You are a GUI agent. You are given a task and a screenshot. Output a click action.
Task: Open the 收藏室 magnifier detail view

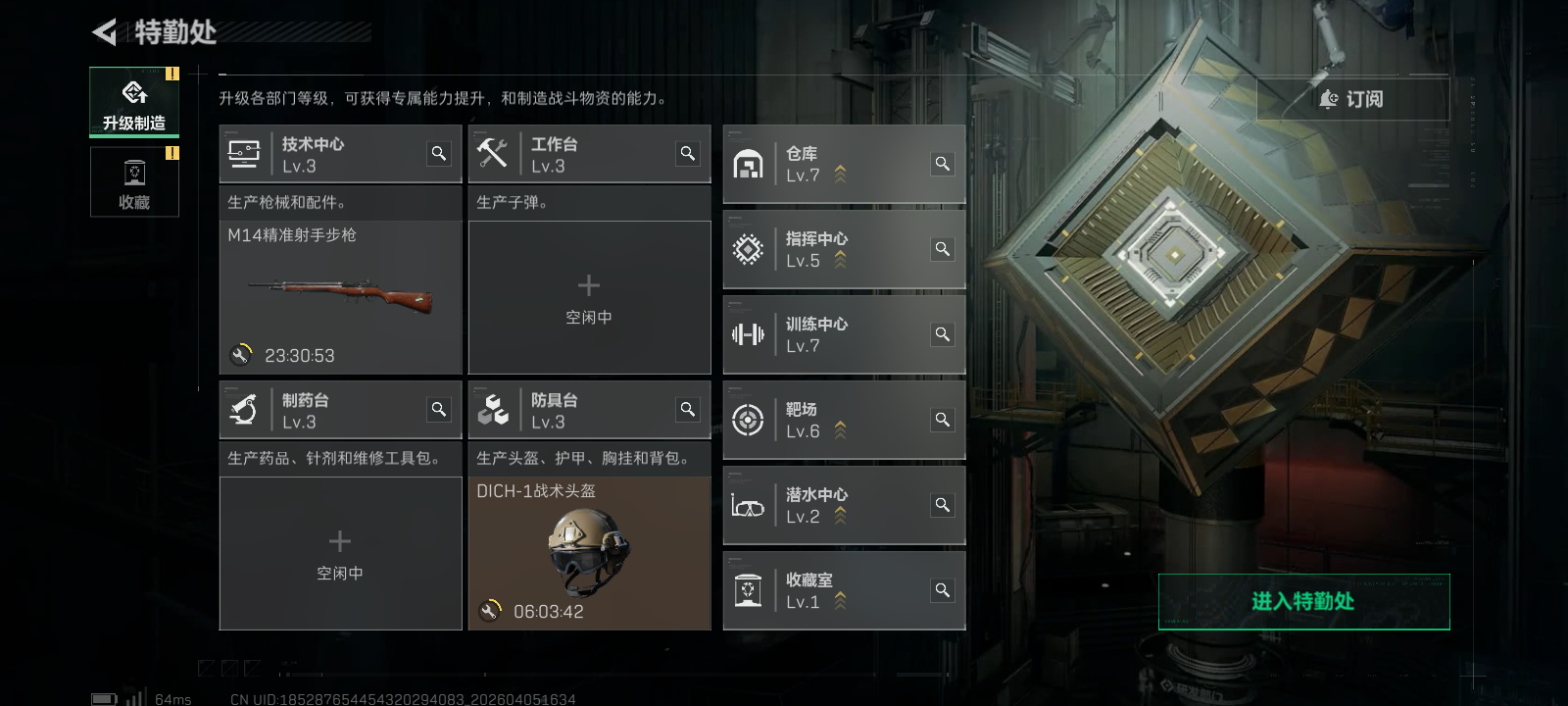coord(942,589)
